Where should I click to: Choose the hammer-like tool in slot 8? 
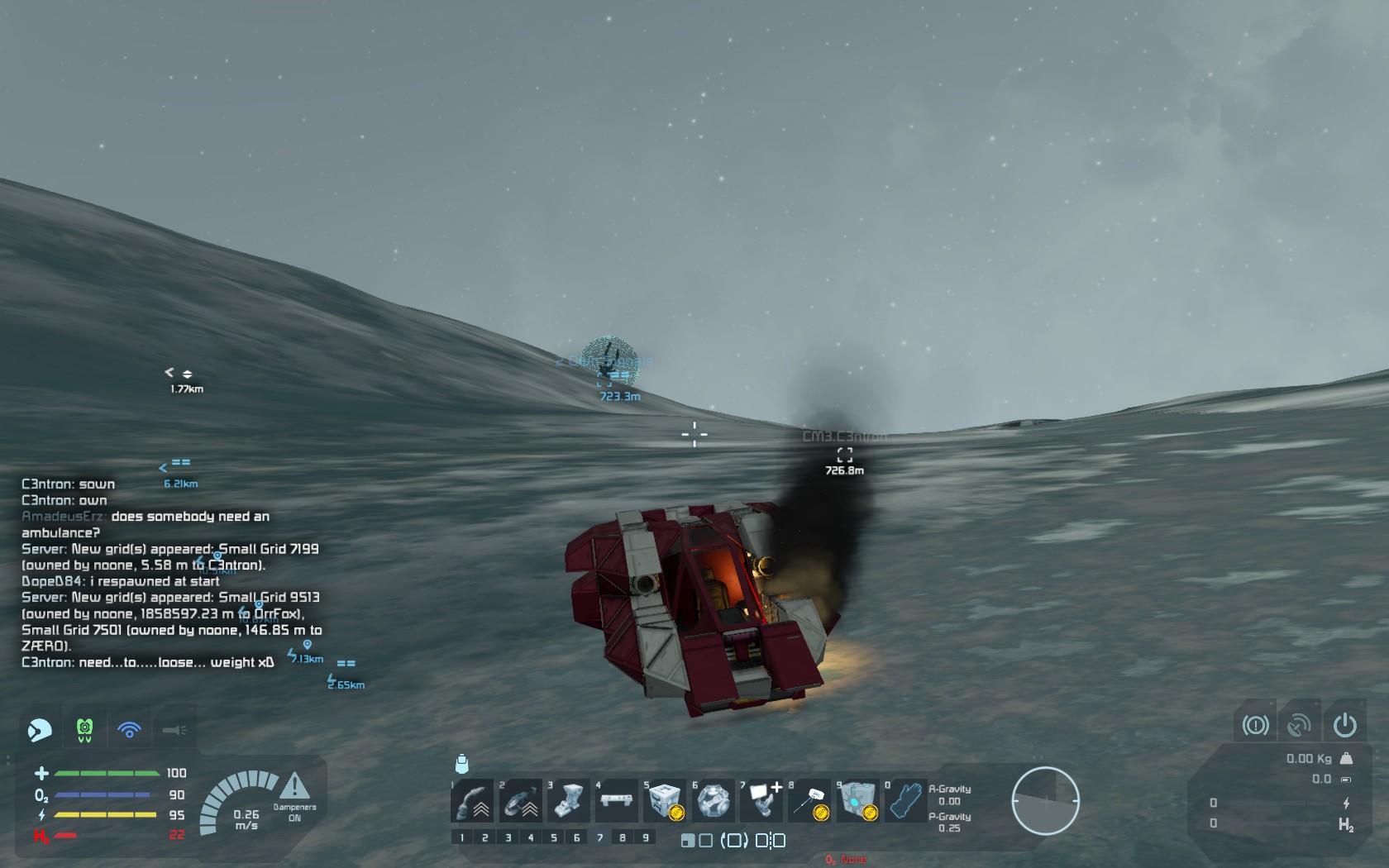pos(809,800)
